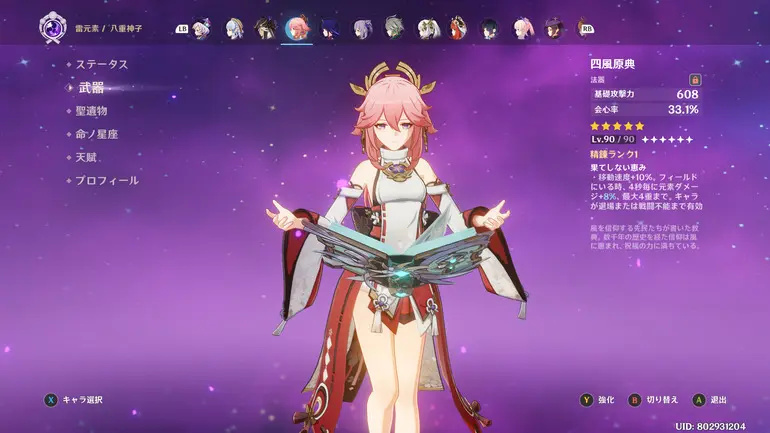
Task: Select the highlighted Yae Miko portrait
Action: coord(297,27)
